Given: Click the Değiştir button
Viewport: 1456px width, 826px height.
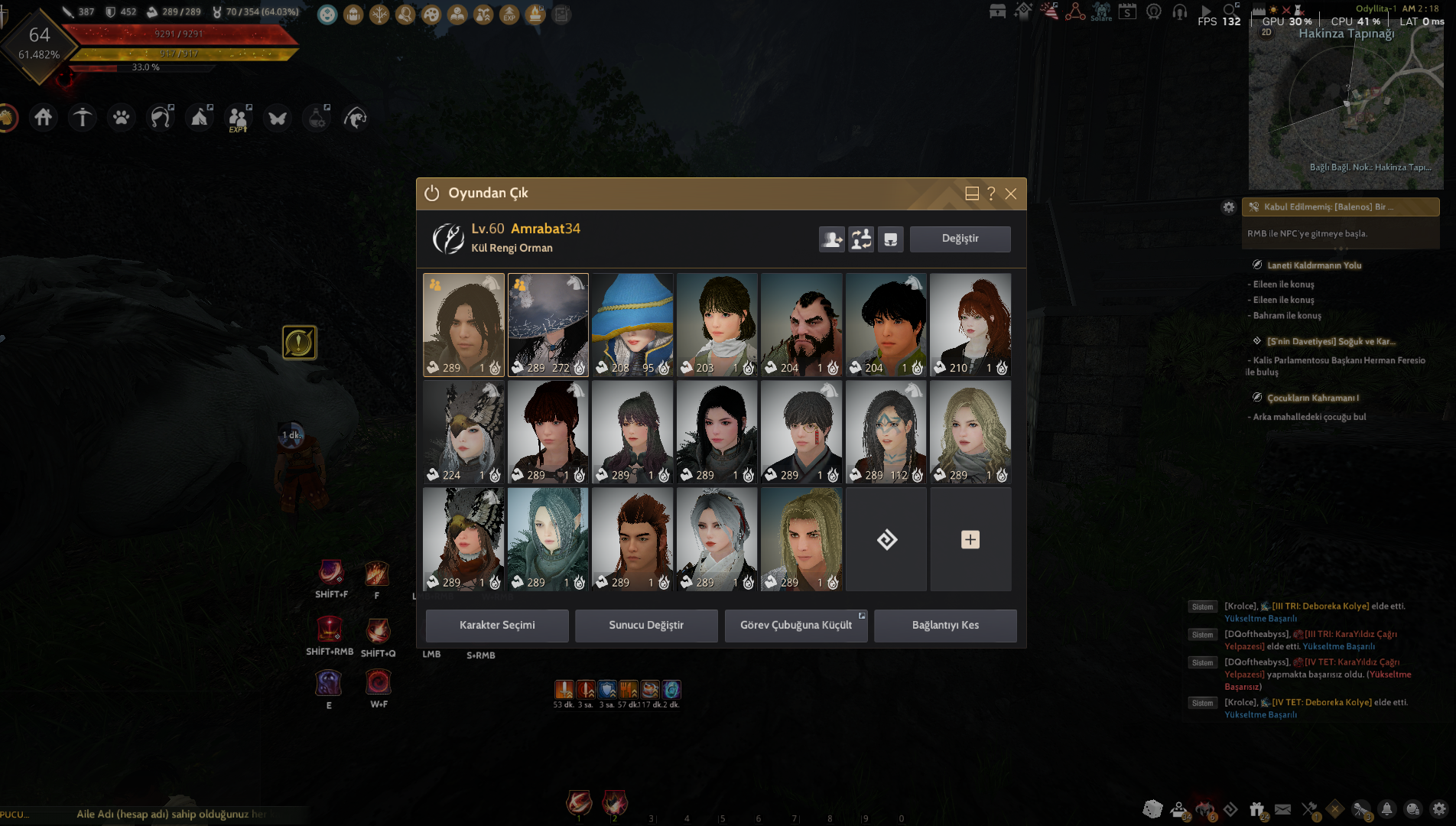Looking at the screenshot, I should click(x=960, y=239).
